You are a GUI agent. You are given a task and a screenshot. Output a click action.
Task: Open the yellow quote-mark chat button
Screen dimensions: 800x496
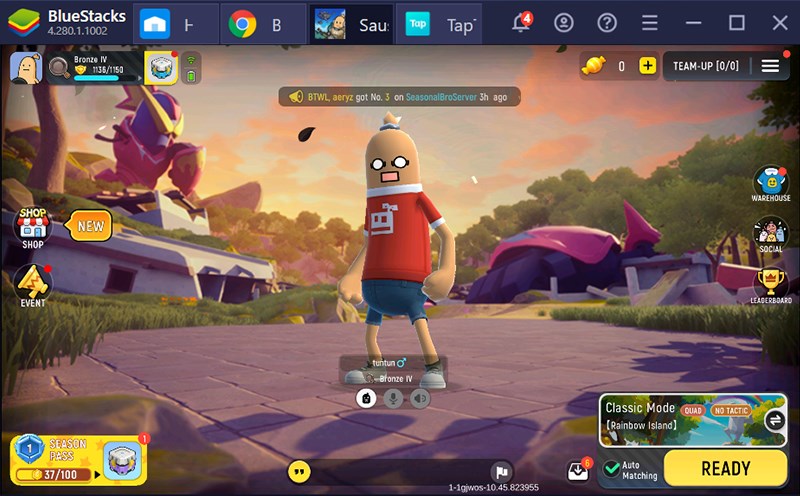[x=298, y=471]
